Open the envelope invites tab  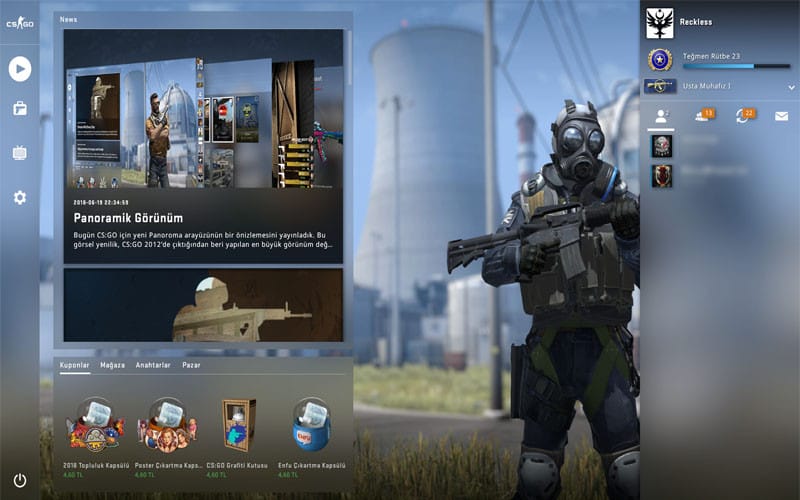click(781, 116)
